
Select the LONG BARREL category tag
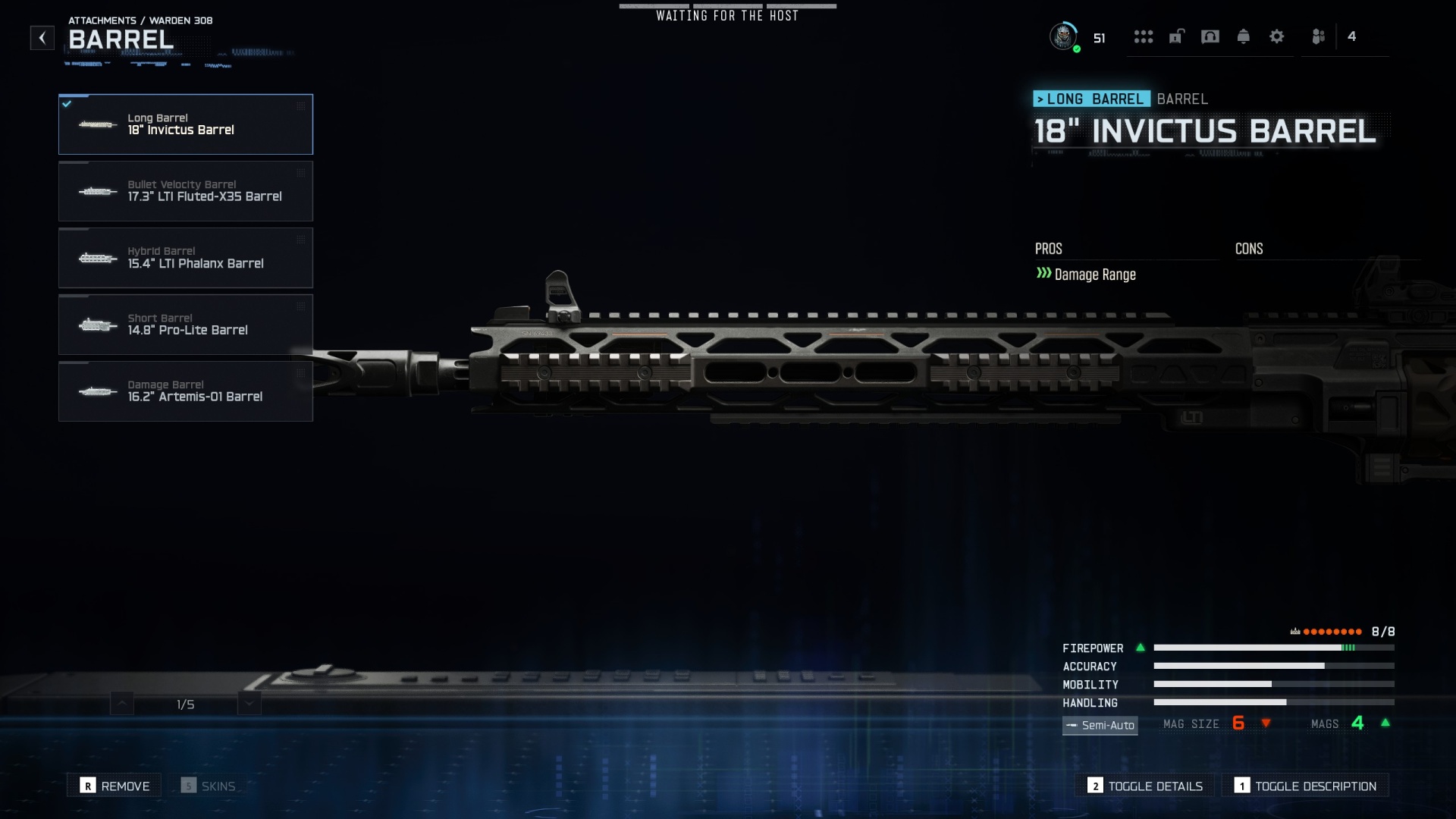tap(1093, 99)
